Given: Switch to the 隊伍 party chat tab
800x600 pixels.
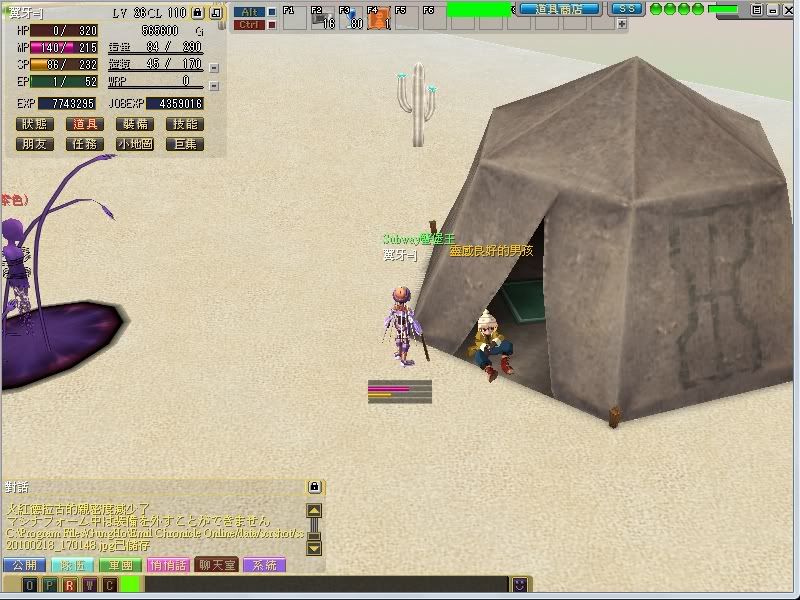Looking at the screenshot, I should [x=72, y=566].
